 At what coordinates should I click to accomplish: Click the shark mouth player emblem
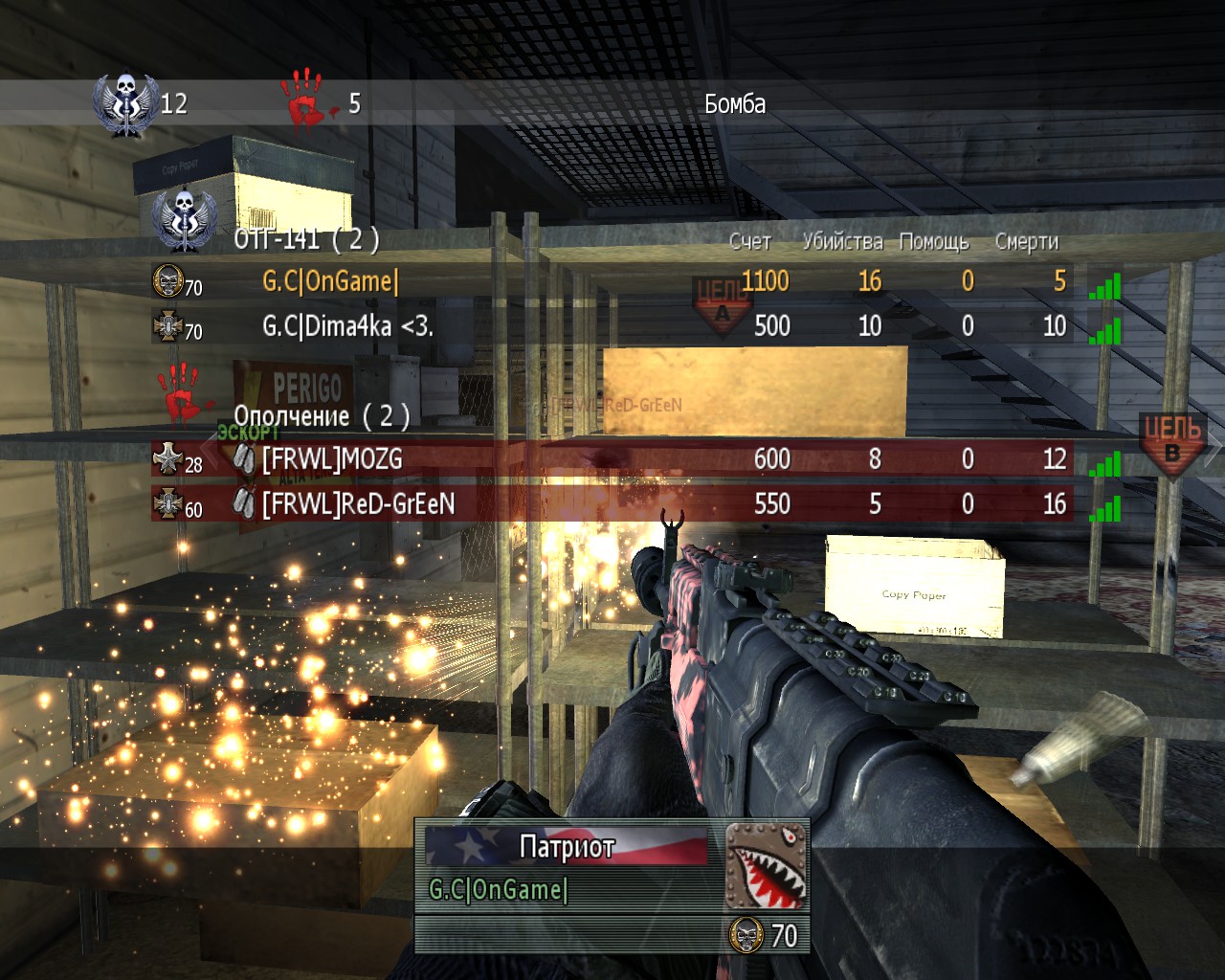click(x=767, y=865)
